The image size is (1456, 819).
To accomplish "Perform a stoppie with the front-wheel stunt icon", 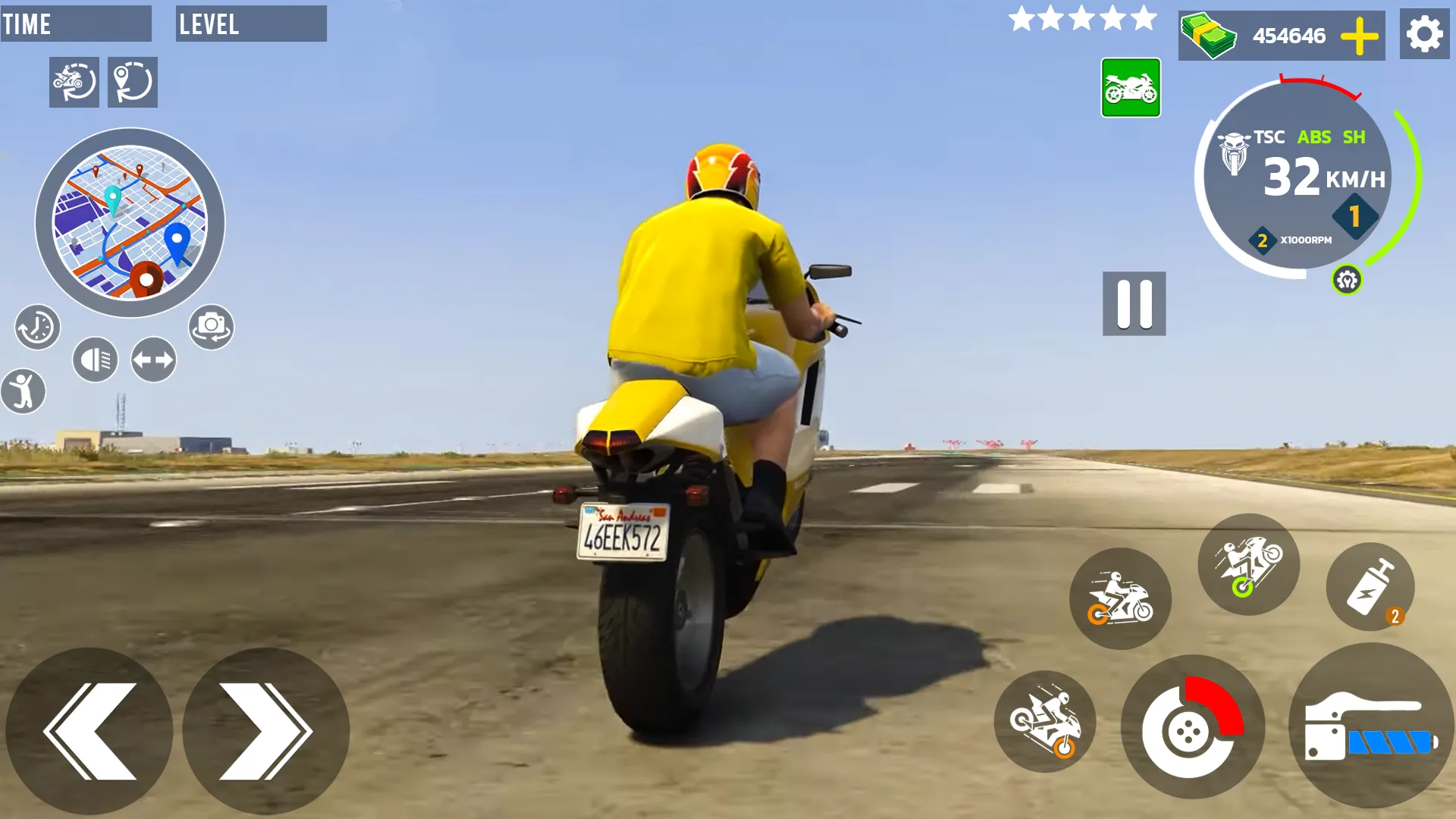I will point(1045,723).
